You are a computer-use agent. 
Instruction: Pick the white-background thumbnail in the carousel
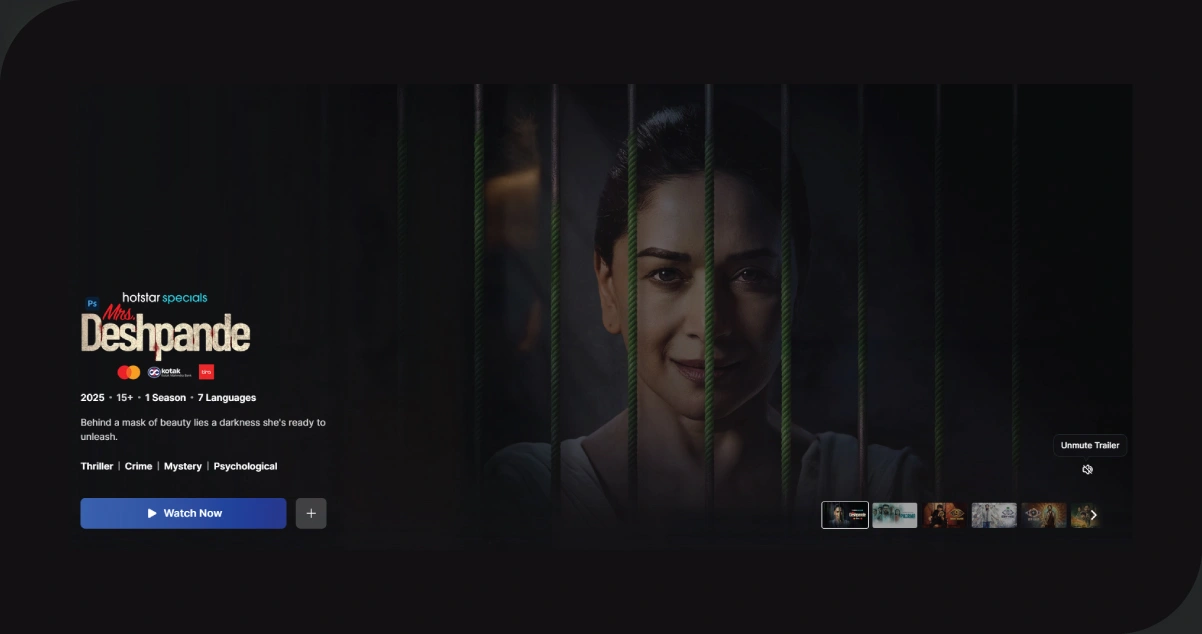(x=994, y=515)
